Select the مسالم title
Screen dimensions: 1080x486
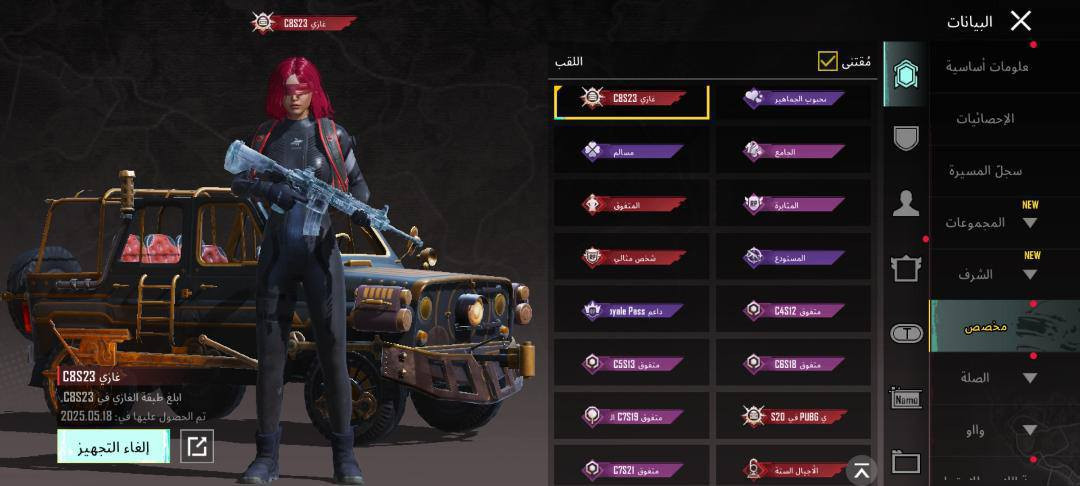coord(632,152)
